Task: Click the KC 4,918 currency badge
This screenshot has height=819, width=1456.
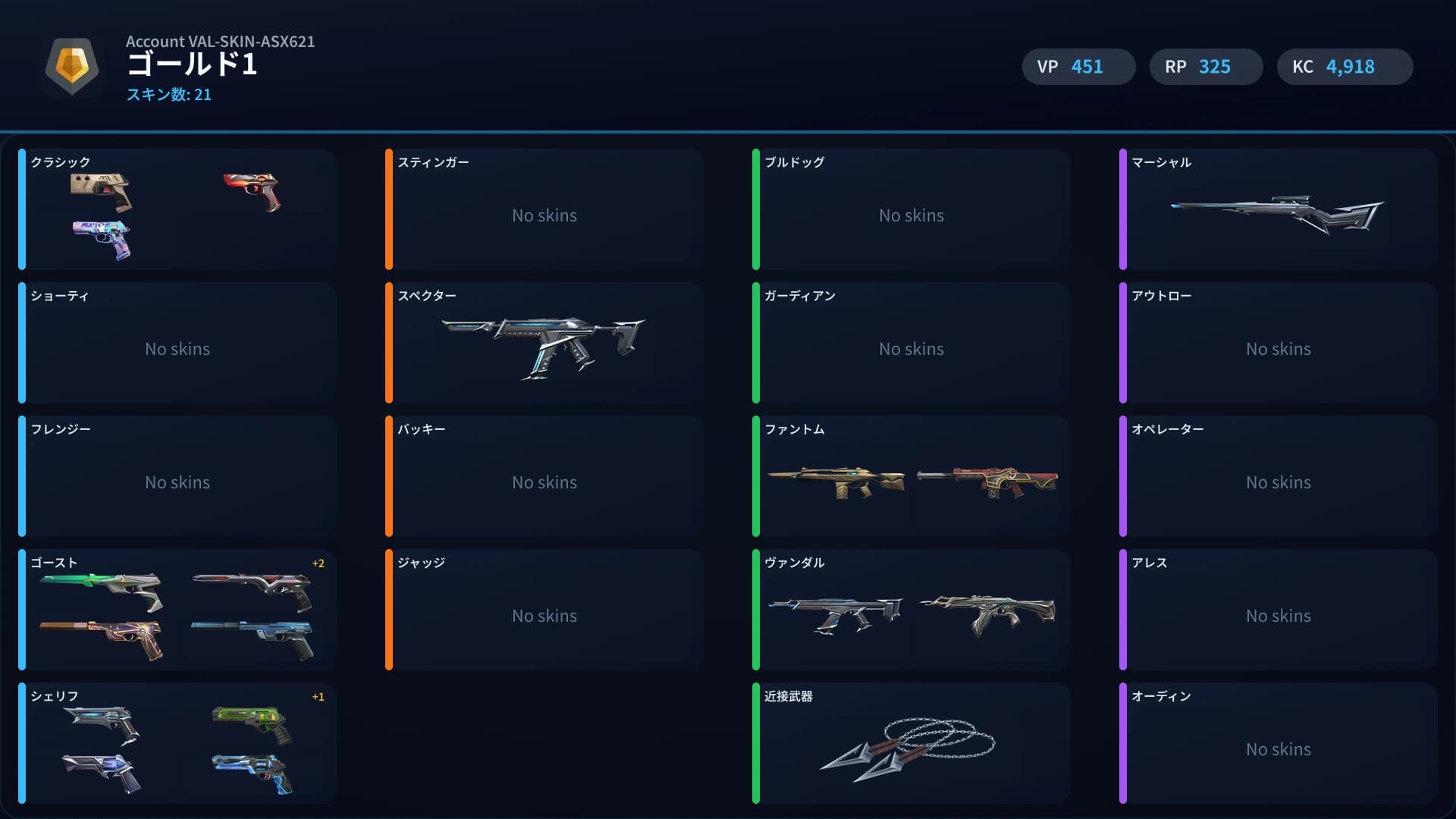Action: (1345, 67)
